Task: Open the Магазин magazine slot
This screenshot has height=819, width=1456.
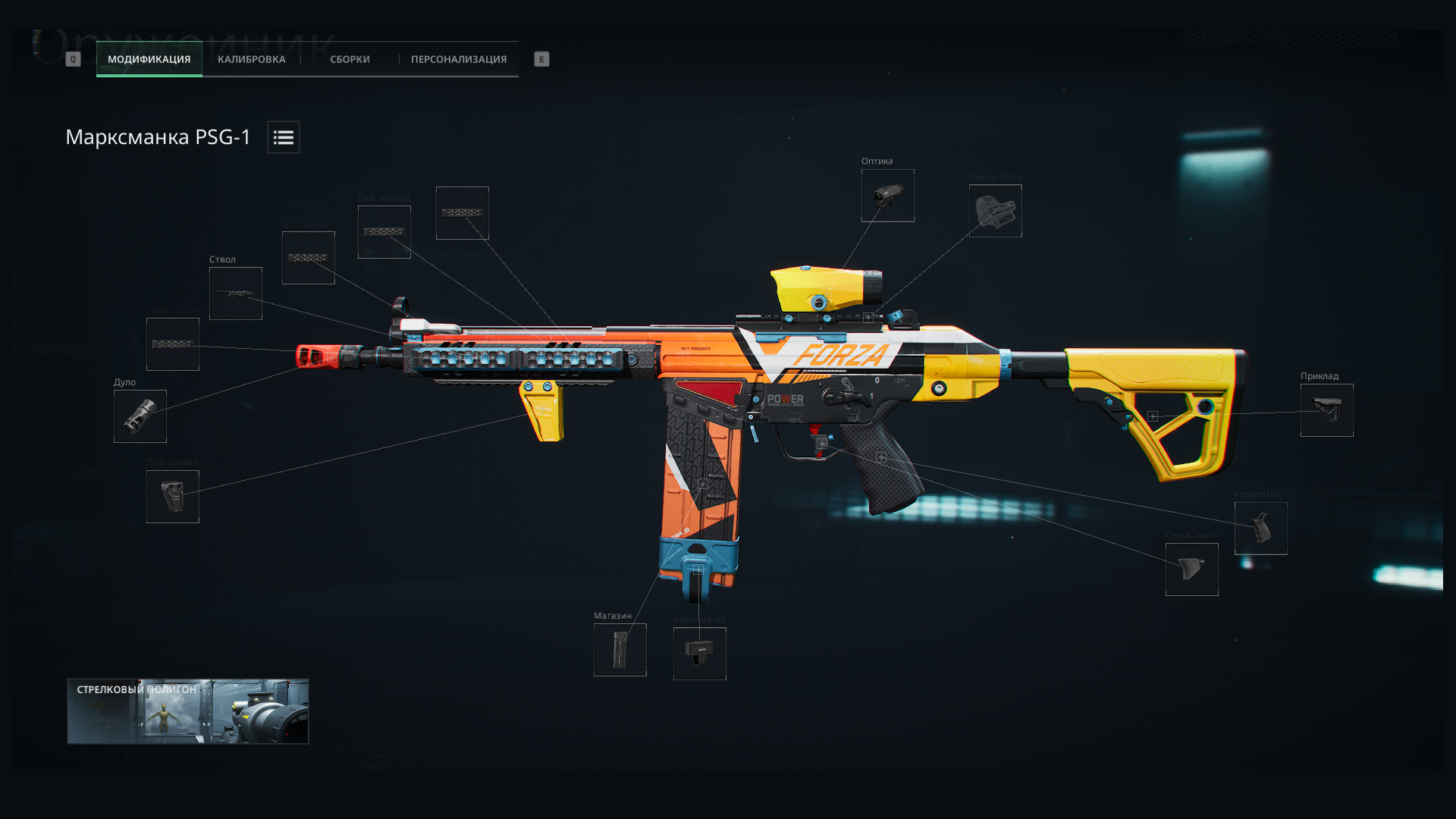Action: tap(620, 650)
